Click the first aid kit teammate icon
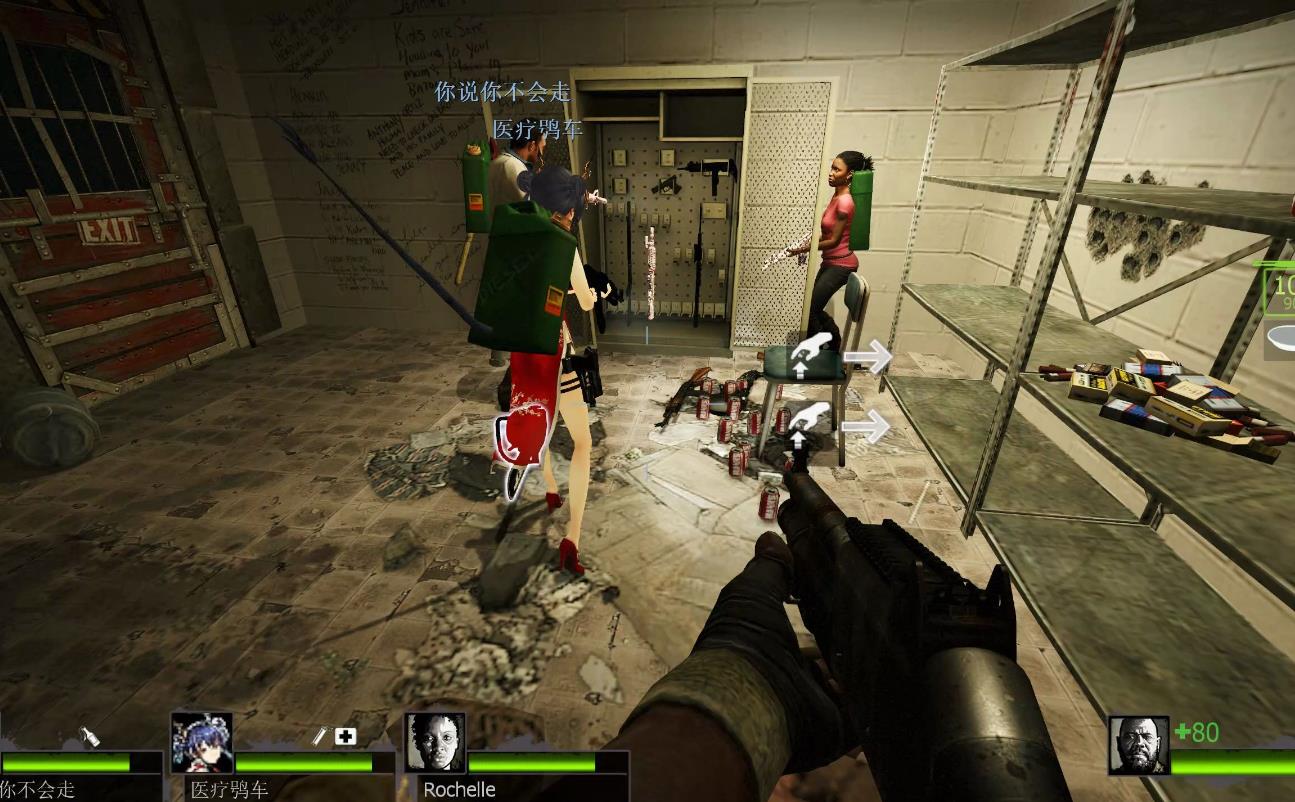The width and height of the screenshot is (1295, 802). point(346,737)
